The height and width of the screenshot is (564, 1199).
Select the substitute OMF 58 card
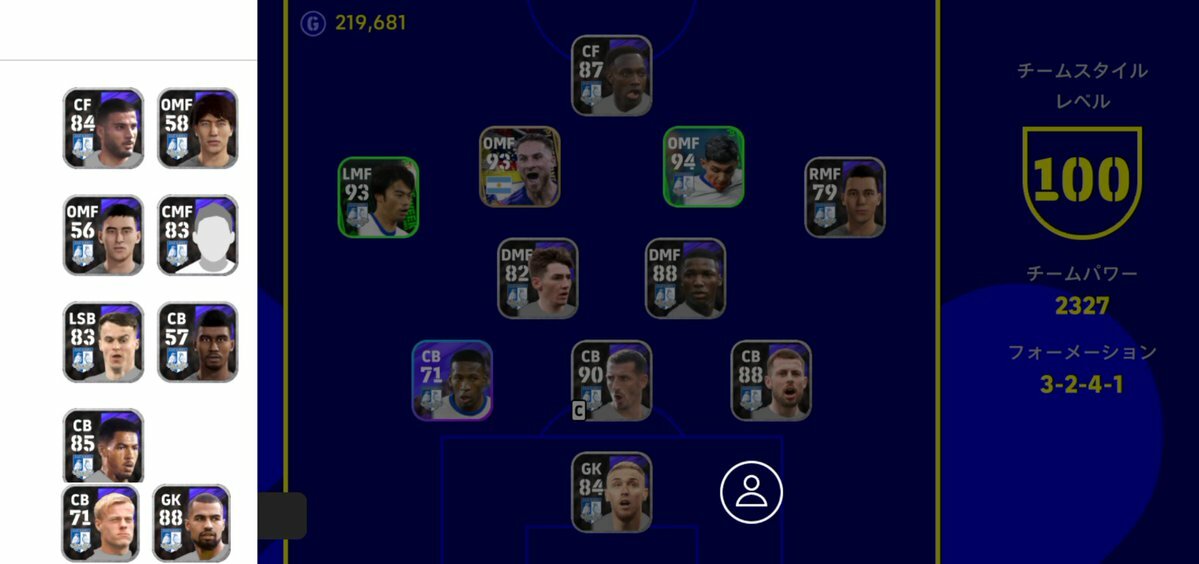click(x=198, y=128)
